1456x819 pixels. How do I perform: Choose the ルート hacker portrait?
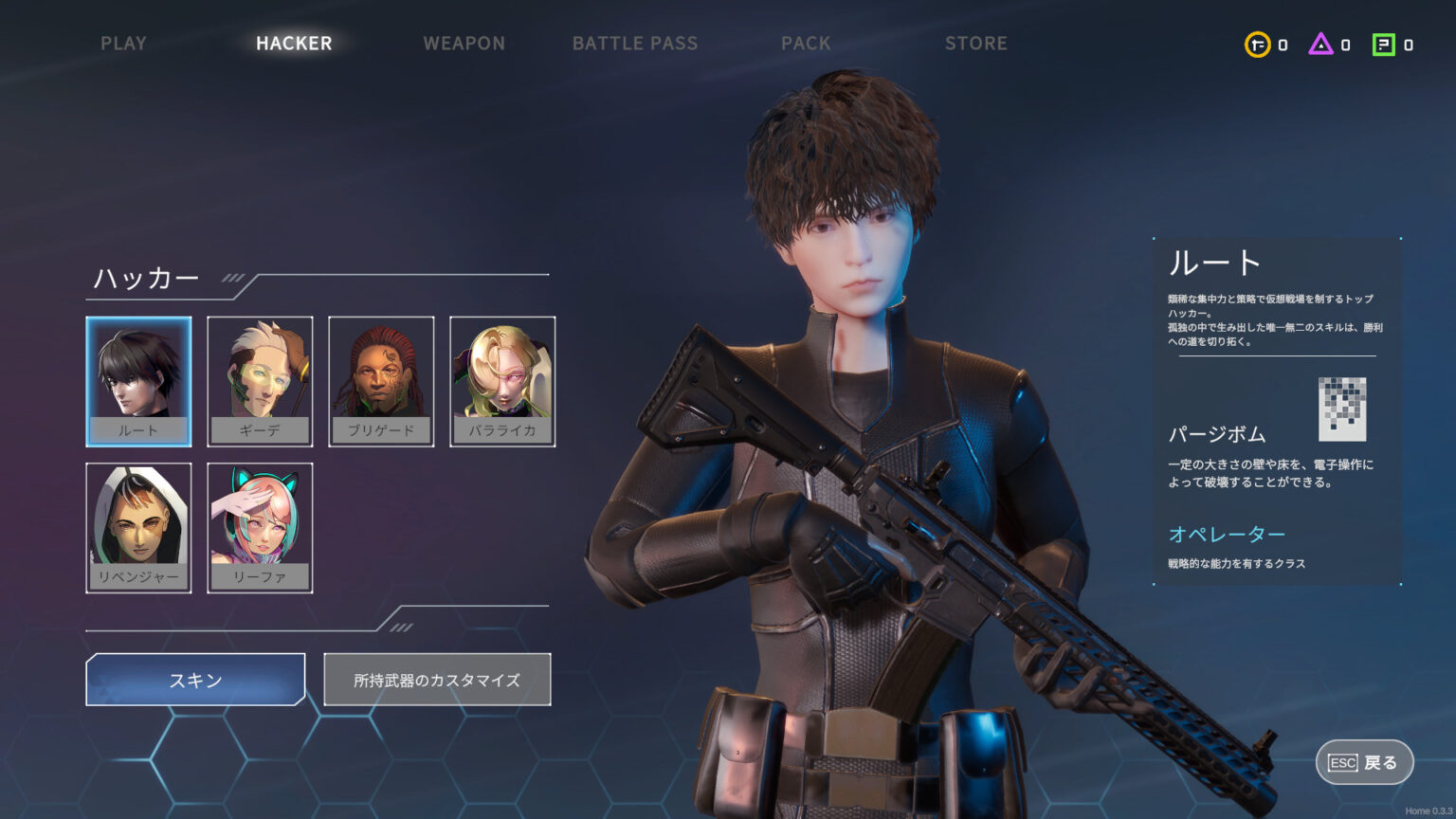click(x=138, y=381)
